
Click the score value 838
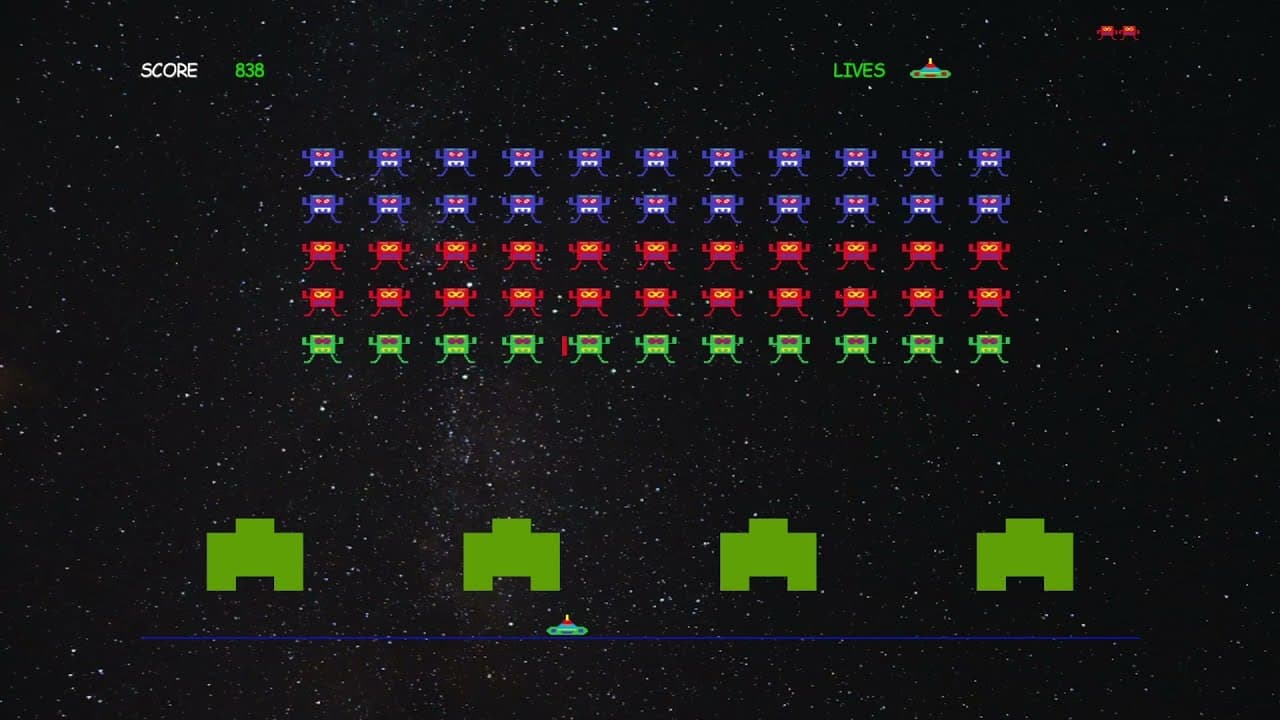click(248, 70)
